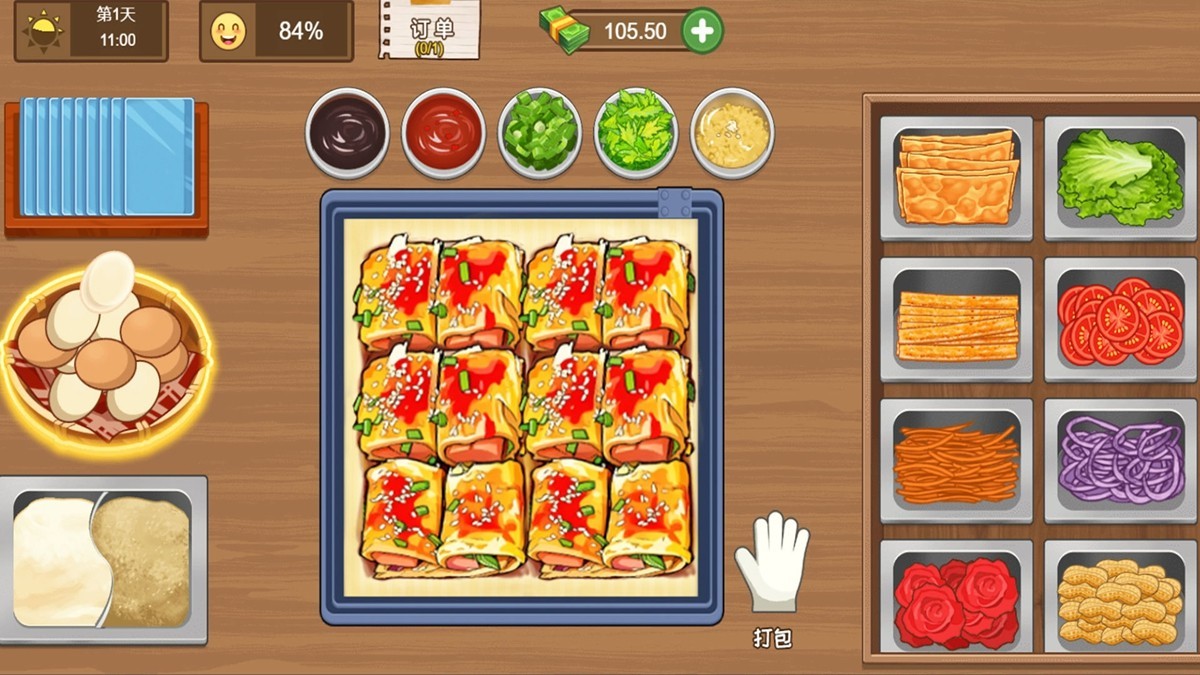Choose the sesame seed bowl
The image size is (1200, 675).
click(732, 133)
